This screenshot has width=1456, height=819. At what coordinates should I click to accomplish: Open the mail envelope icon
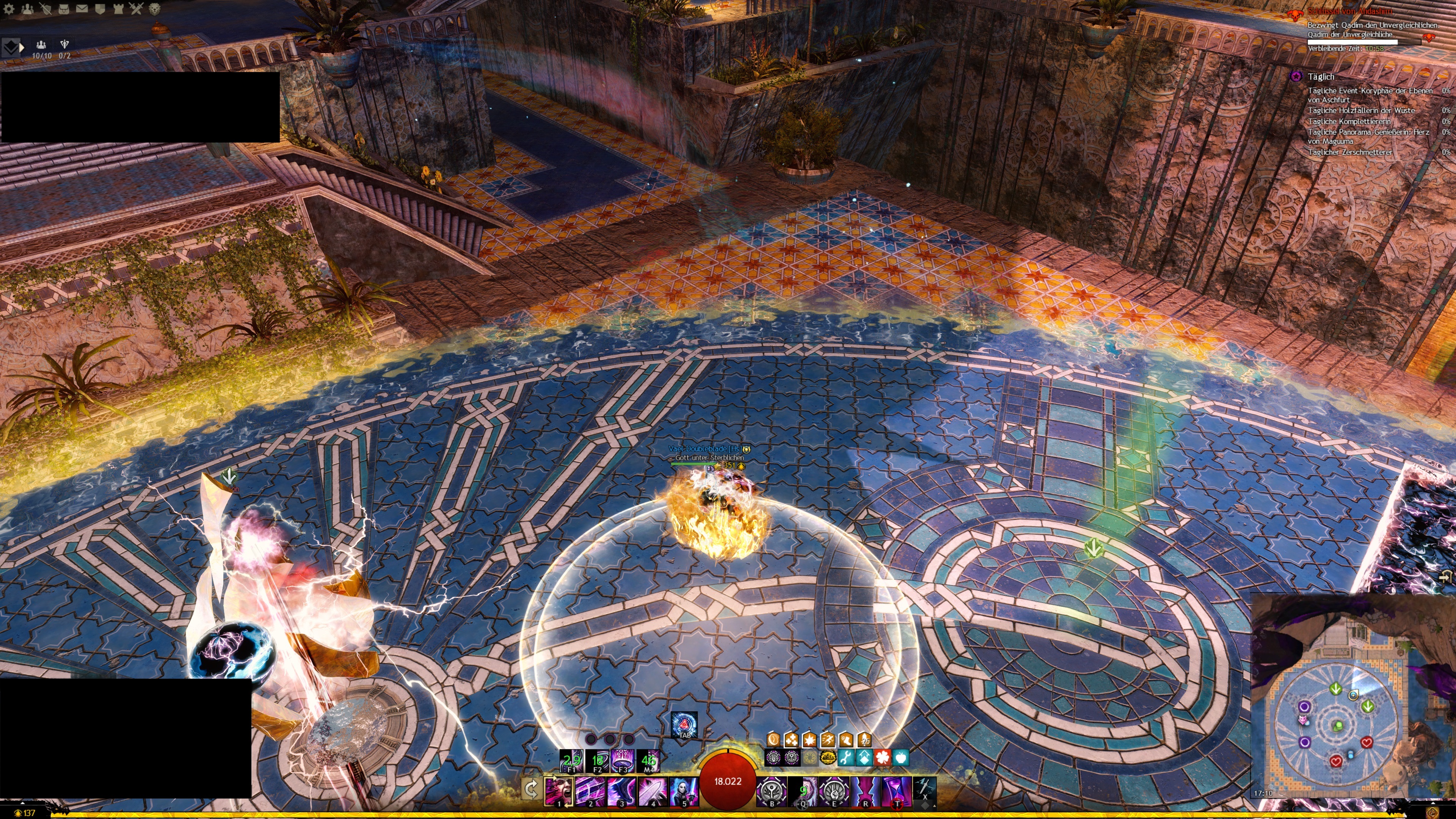(x=82, y=8)
